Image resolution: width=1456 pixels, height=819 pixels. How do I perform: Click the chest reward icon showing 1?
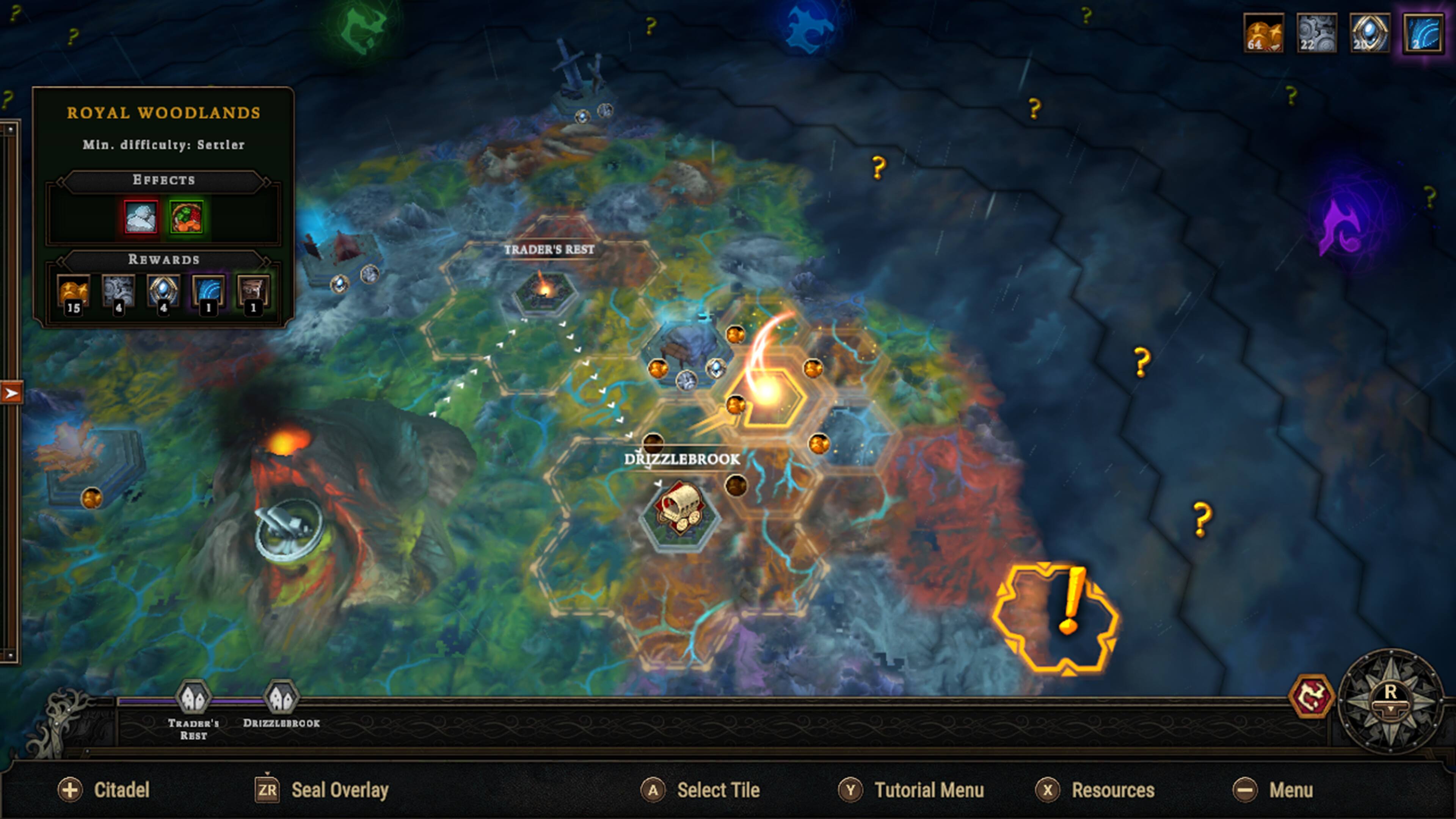253,291
